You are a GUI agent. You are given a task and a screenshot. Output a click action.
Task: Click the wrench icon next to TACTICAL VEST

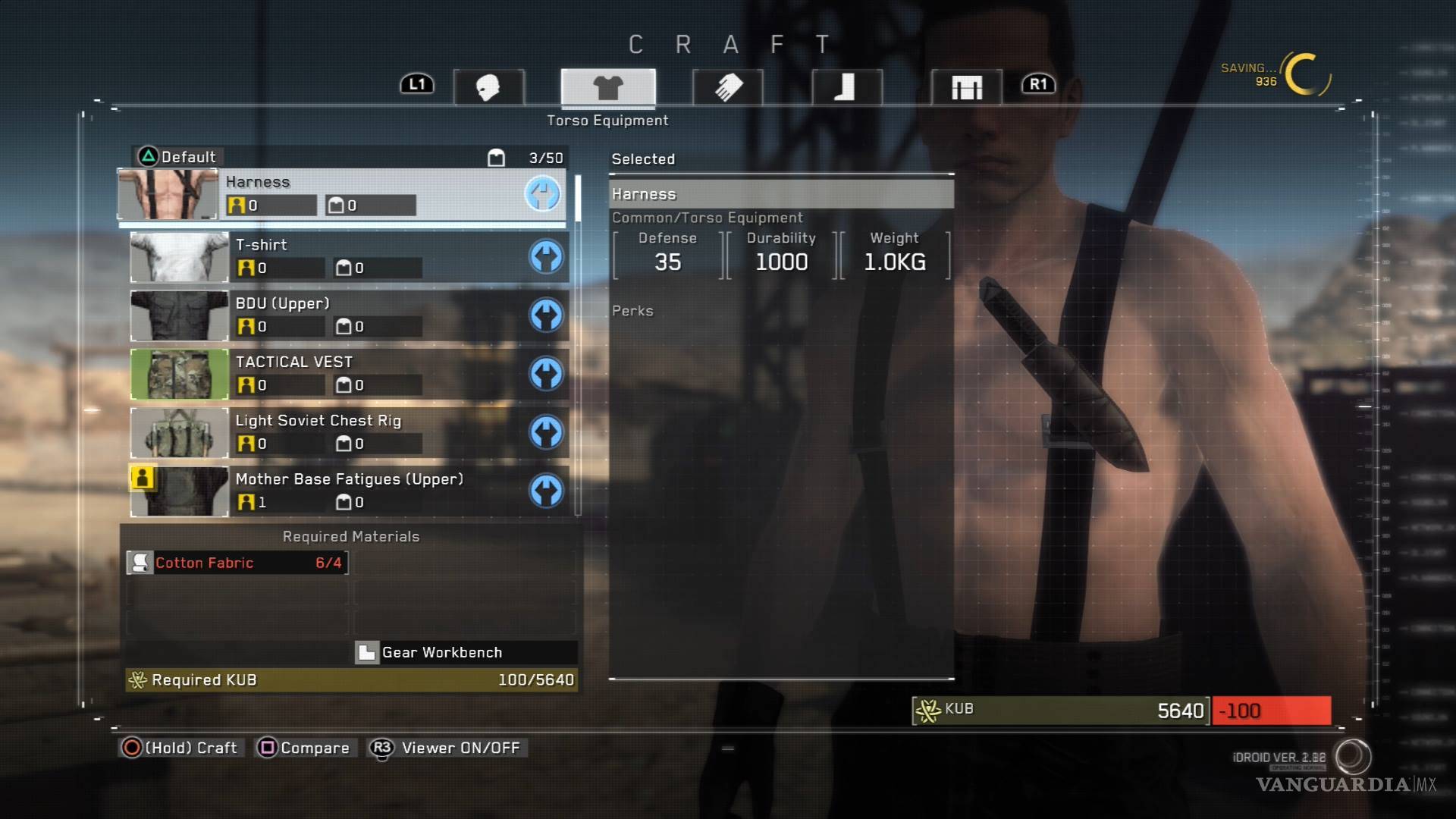tap(548, 375)
